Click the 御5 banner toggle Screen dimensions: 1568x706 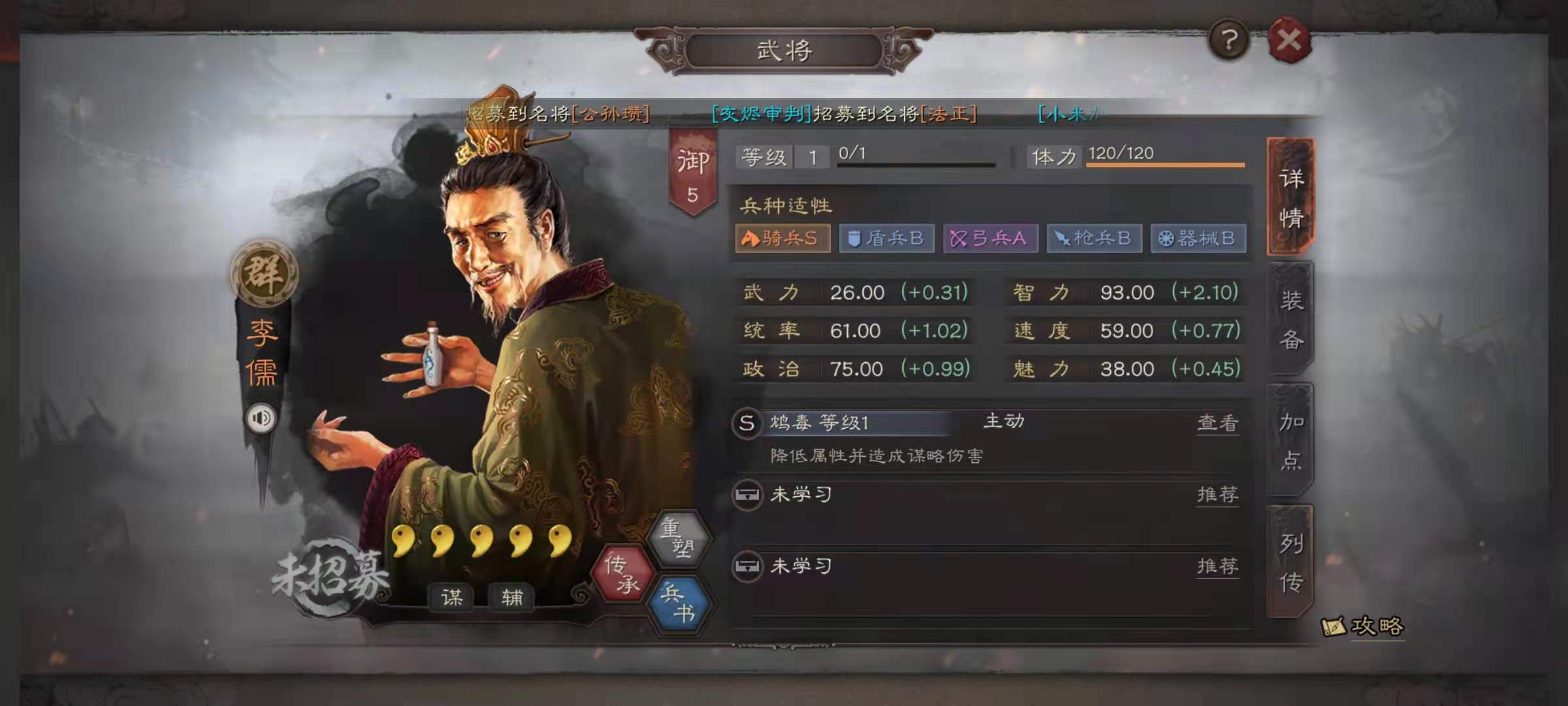pyautogui.click(x=694, y=167)
